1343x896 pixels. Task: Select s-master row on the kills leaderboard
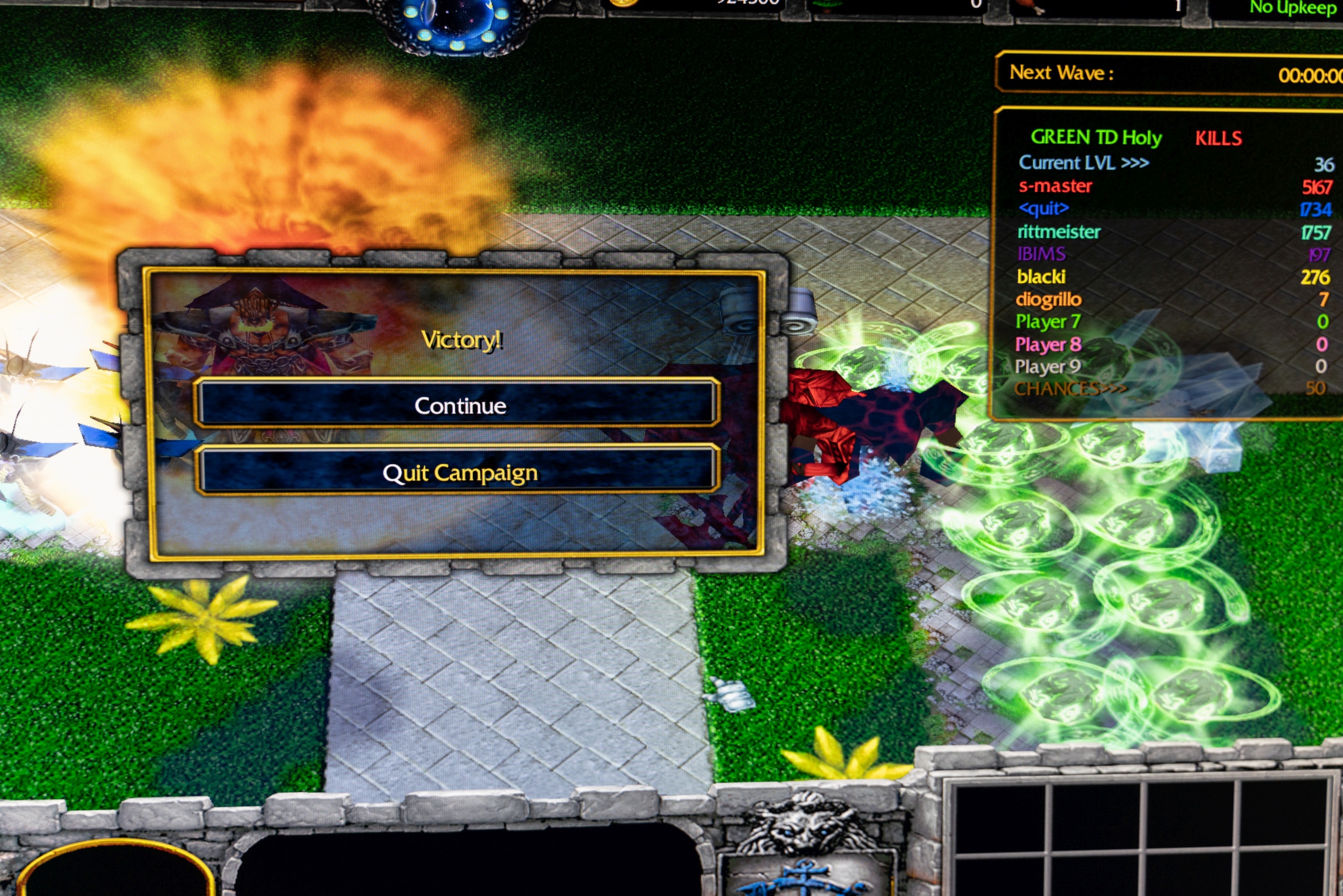point(1055,186)
